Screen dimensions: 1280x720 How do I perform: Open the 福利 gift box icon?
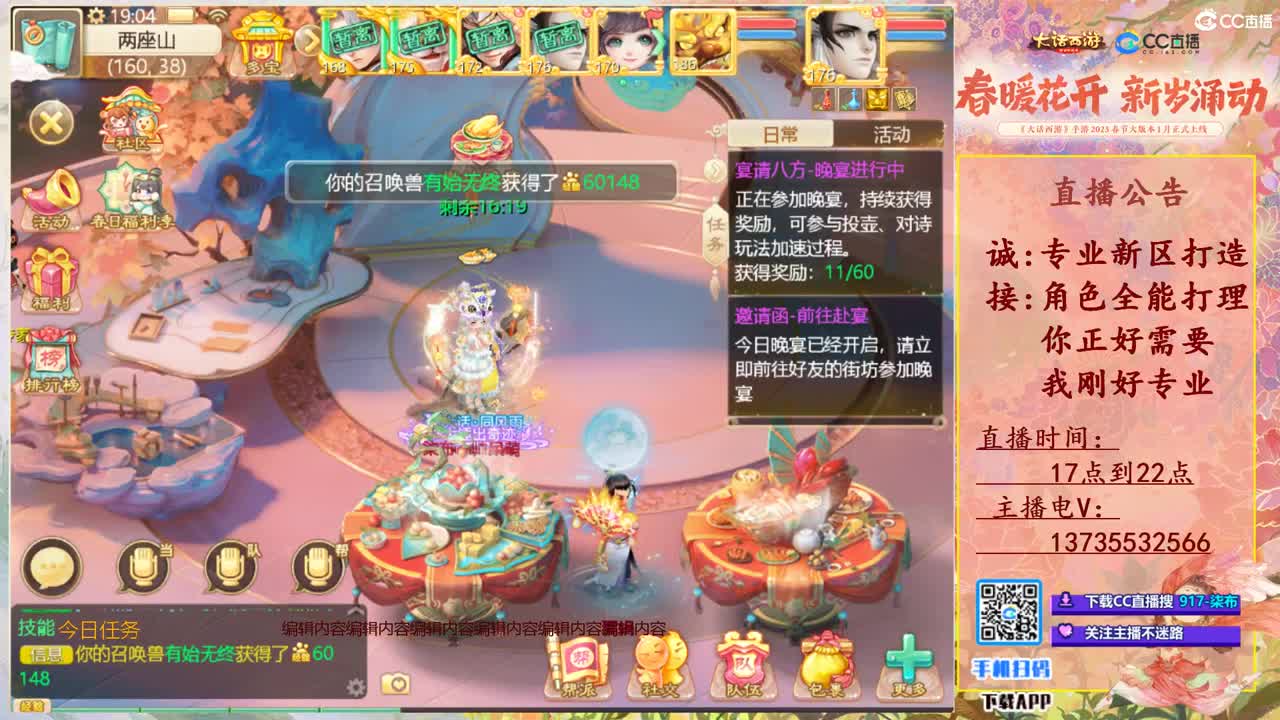click(50, 272)
